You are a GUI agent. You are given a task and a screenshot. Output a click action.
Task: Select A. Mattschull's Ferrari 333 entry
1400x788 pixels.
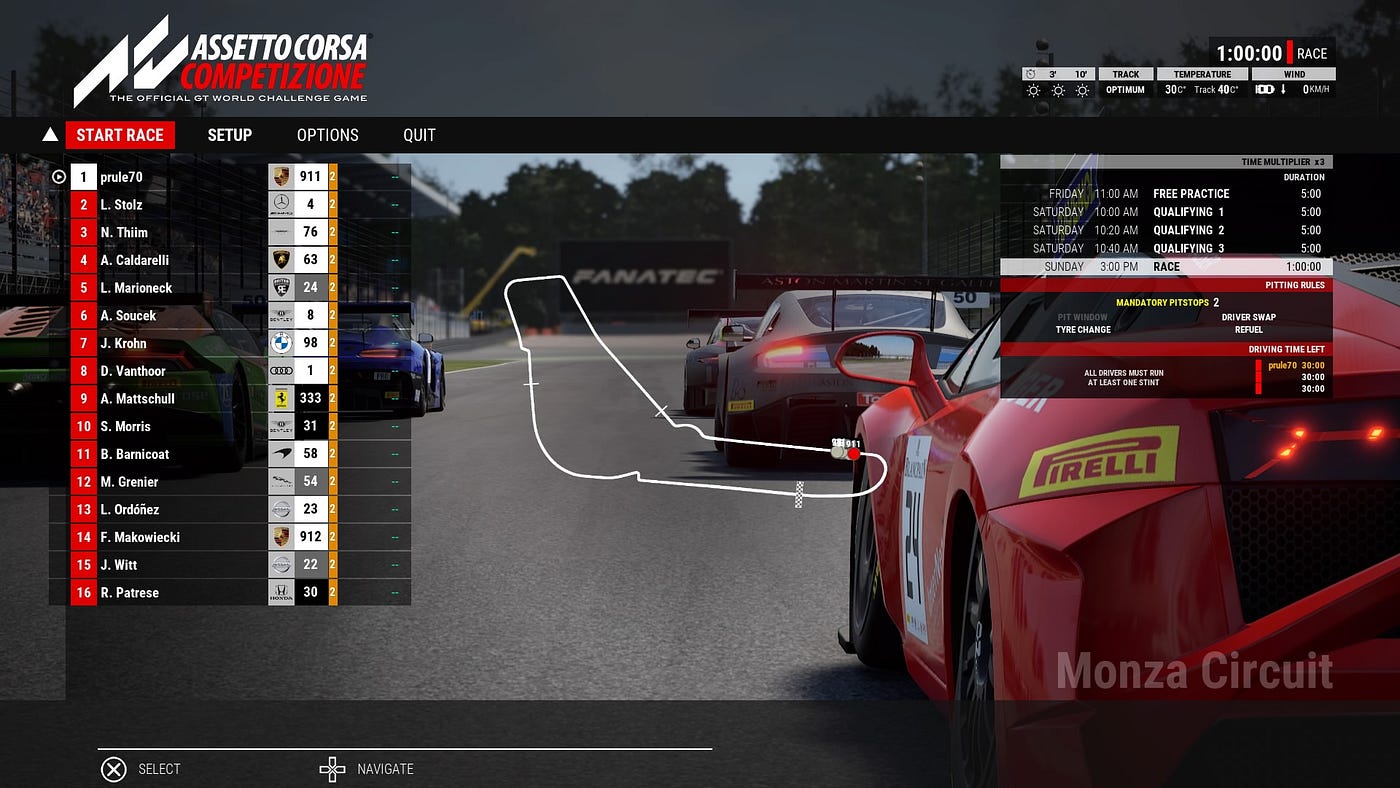(x=180, y=399)
